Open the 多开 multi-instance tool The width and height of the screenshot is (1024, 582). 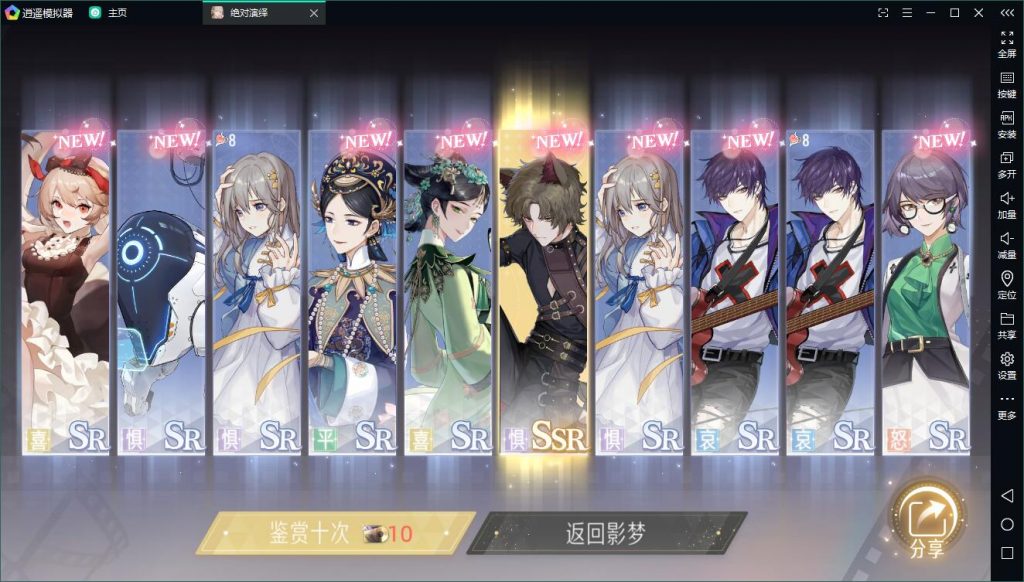point(1007,164)
